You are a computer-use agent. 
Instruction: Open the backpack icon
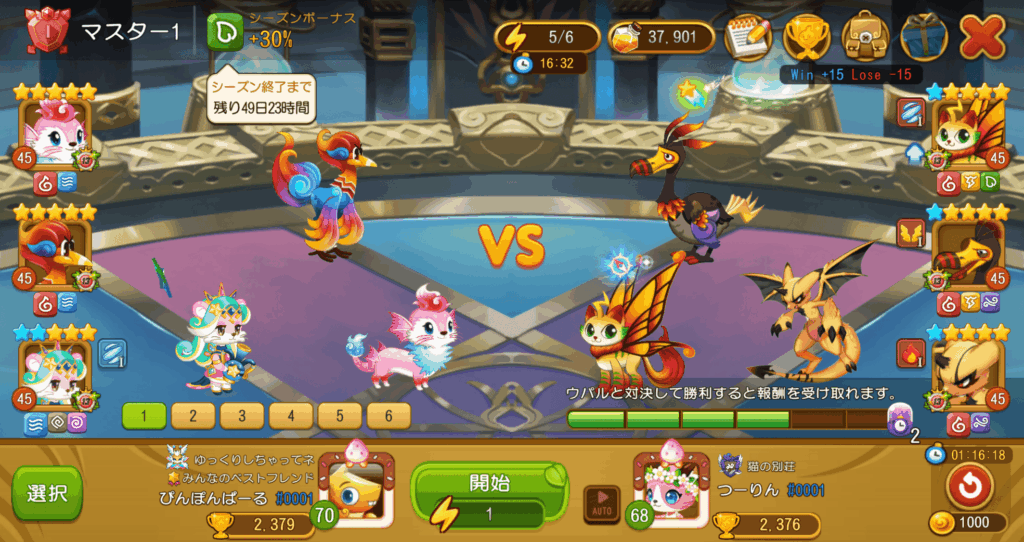pyautogui.click(x=864, y=37)
